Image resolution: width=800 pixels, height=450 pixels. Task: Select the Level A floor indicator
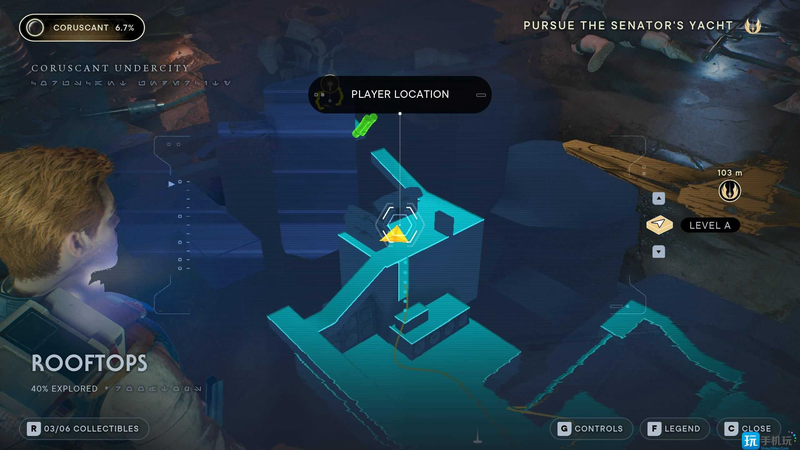pyautogui.click(x=709, y=225)
